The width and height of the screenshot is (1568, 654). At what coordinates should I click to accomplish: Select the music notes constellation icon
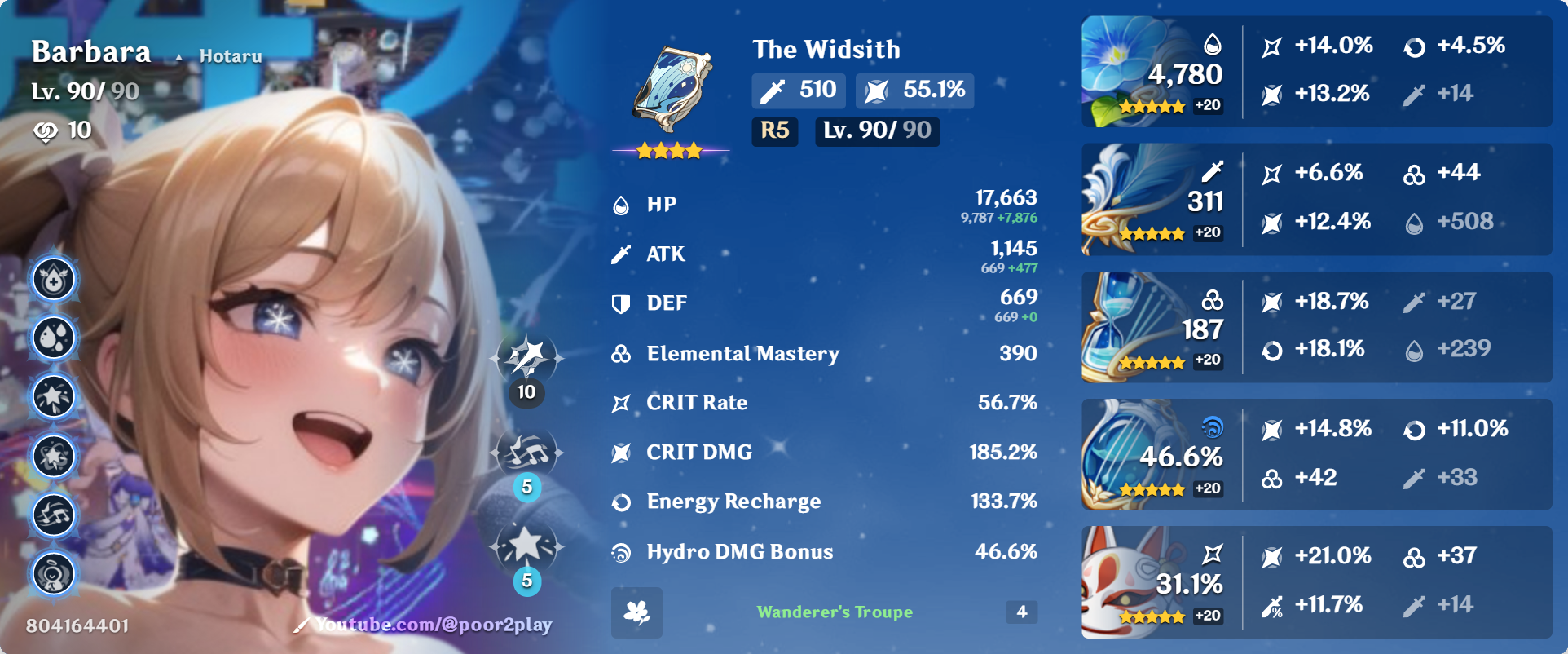click(x=52, y=515)
